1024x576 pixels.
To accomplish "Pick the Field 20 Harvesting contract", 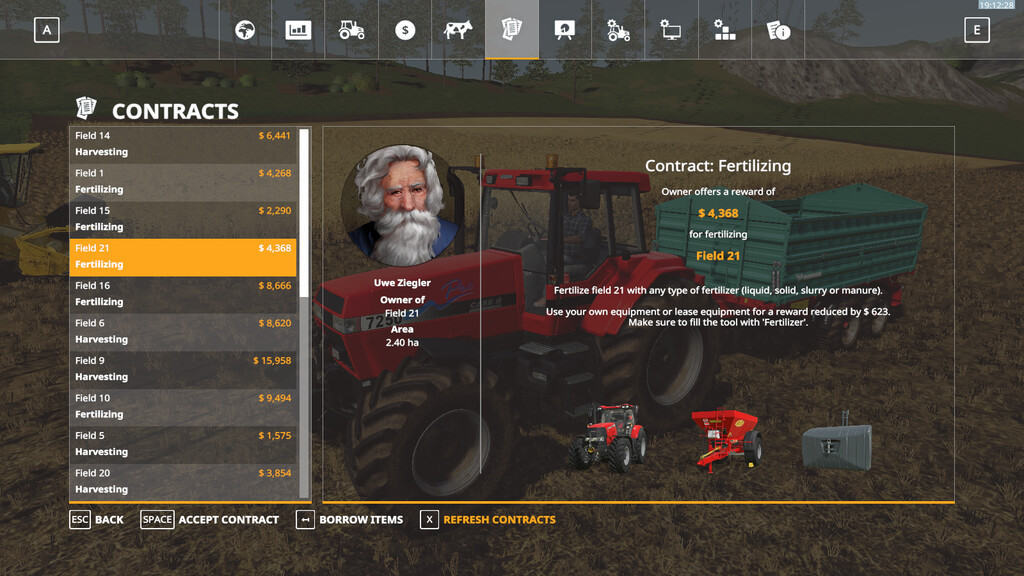I will (183, 481).
